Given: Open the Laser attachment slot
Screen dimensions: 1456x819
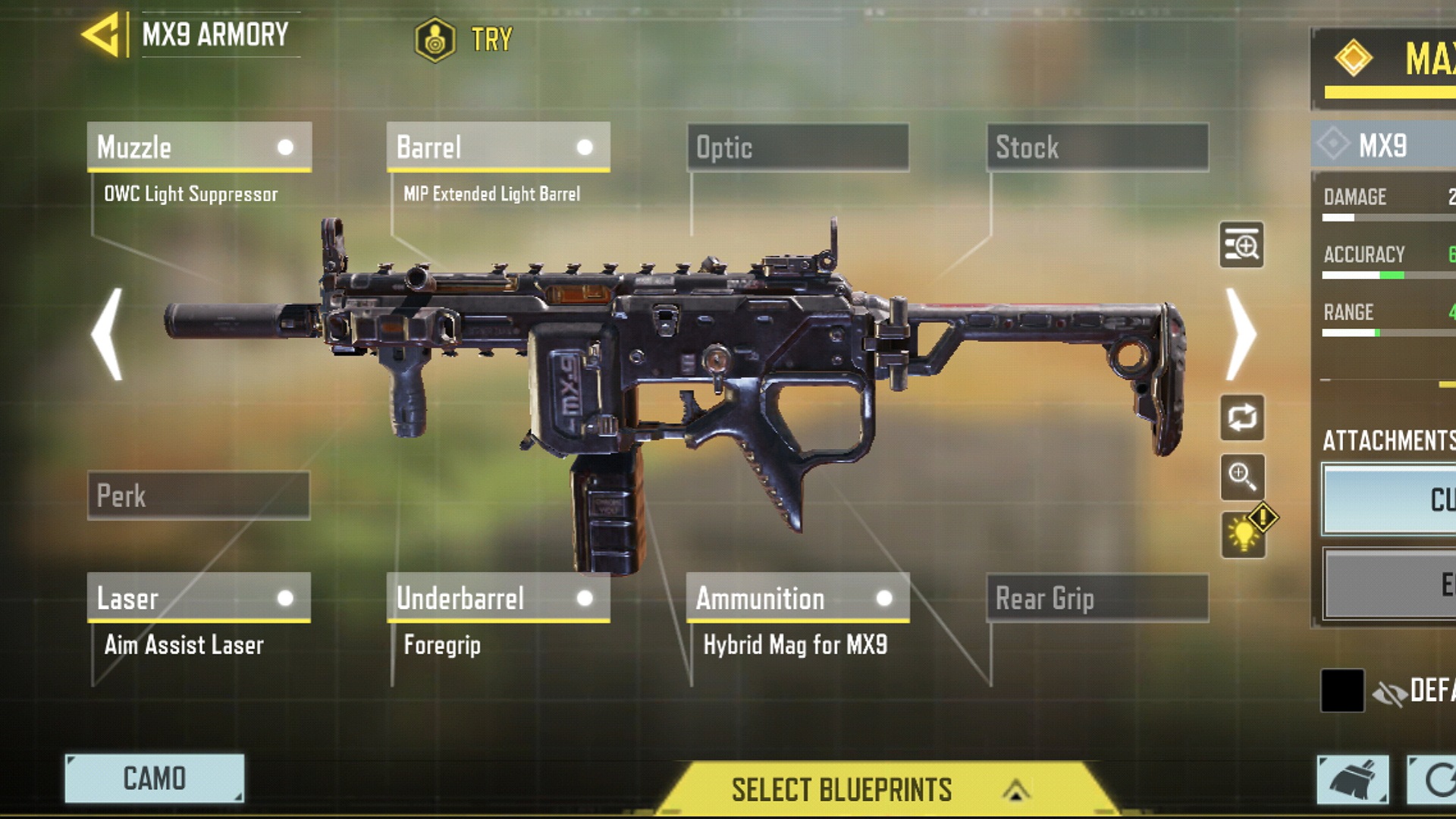Looking at the screenshot, I should (199, 598).
